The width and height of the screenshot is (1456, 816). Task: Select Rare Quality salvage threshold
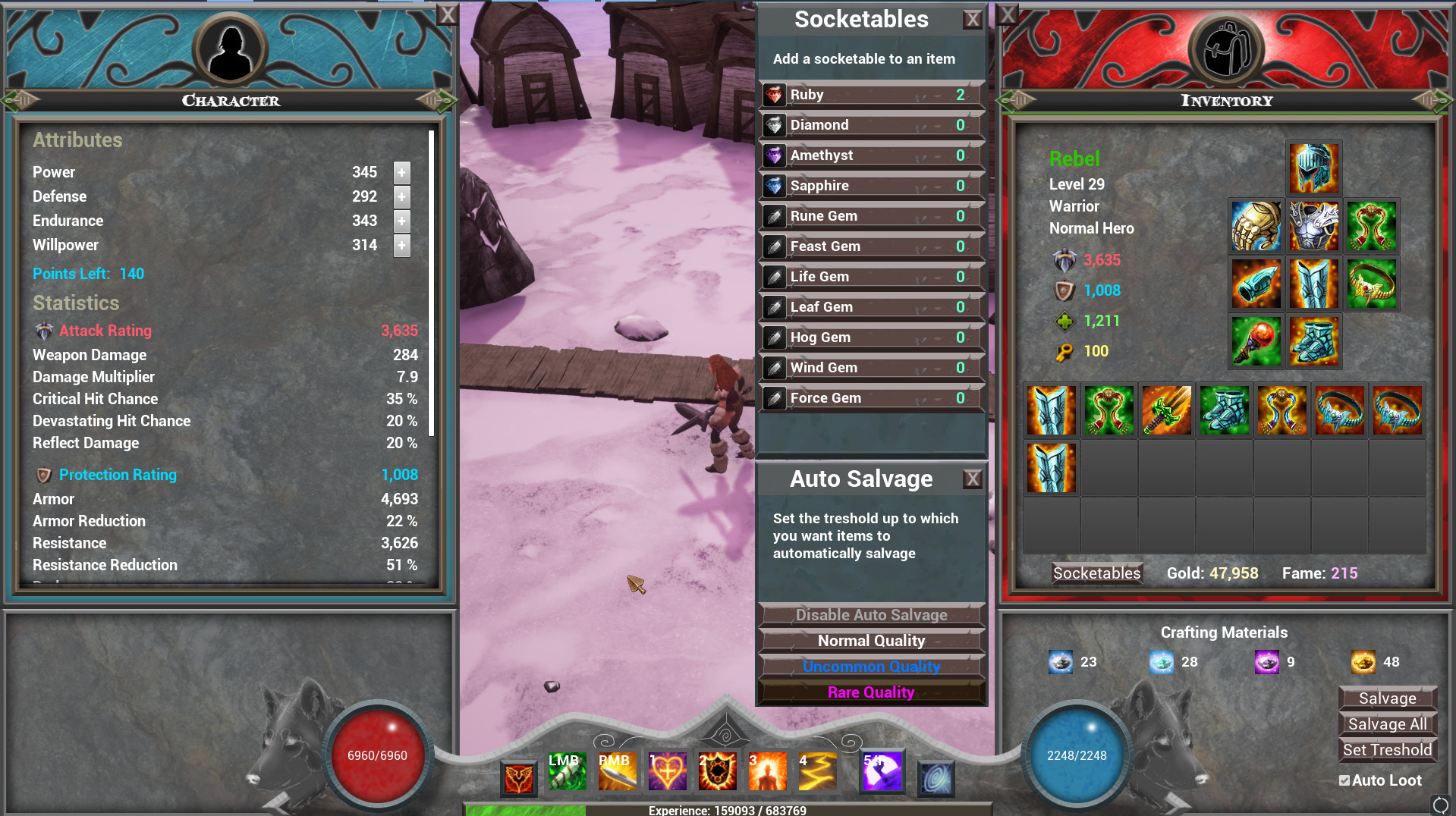click(871, 692)
